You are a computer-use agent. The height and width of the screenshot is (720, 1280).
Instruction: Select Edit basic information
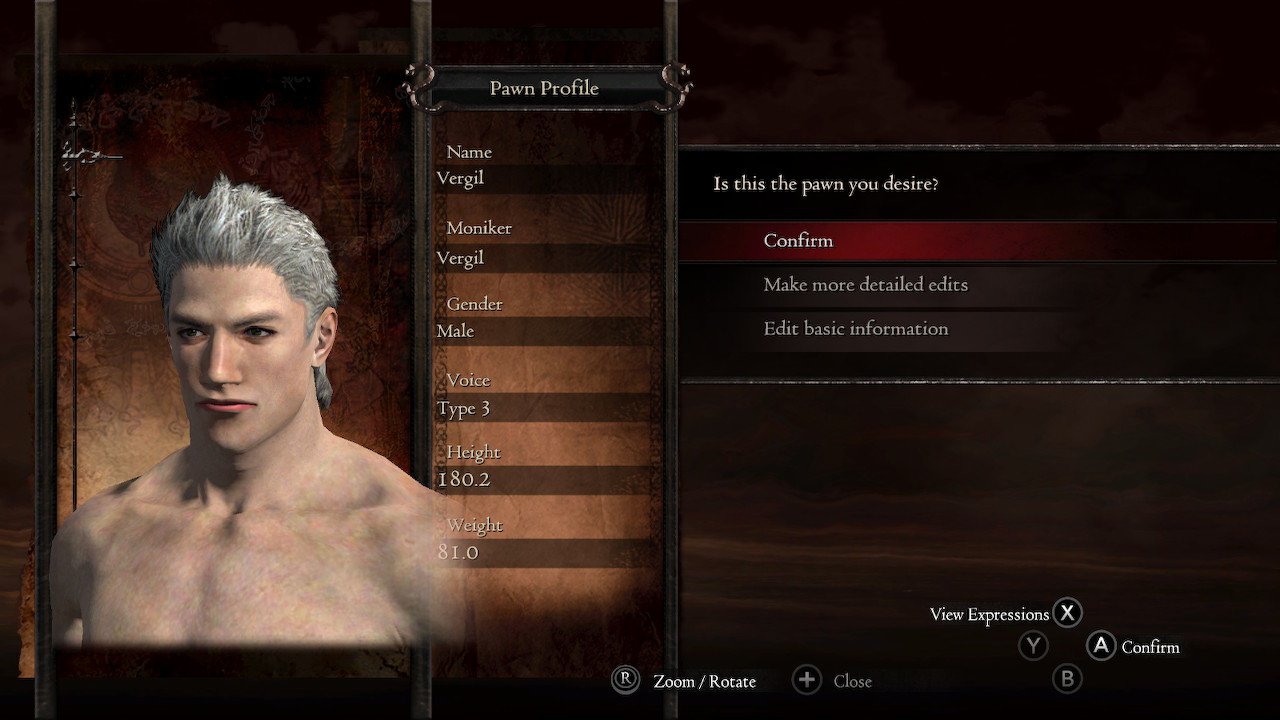[x=855, y=329]
